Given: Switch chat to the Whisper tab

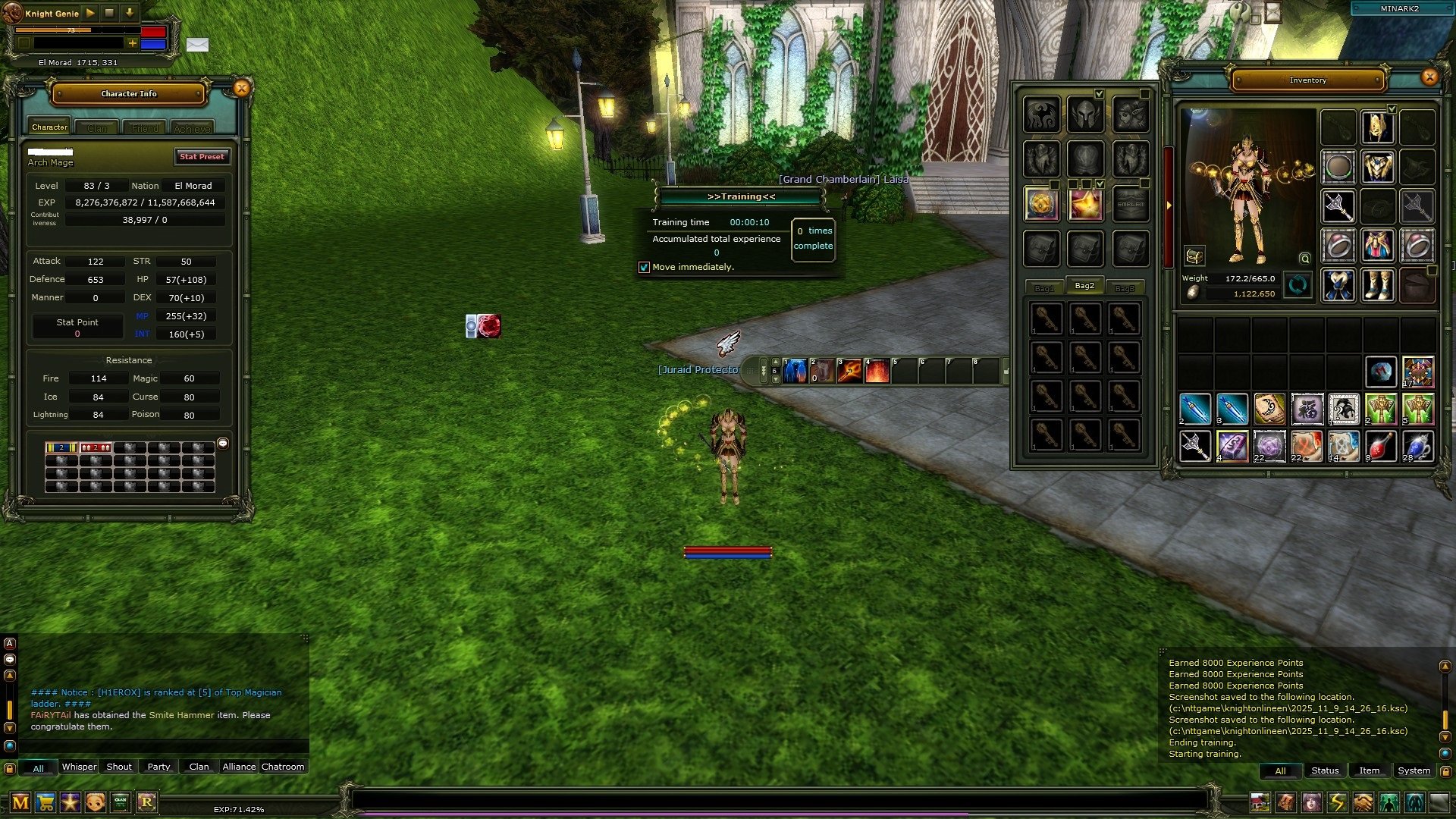Looking at the screenshot, I should 79,767.
